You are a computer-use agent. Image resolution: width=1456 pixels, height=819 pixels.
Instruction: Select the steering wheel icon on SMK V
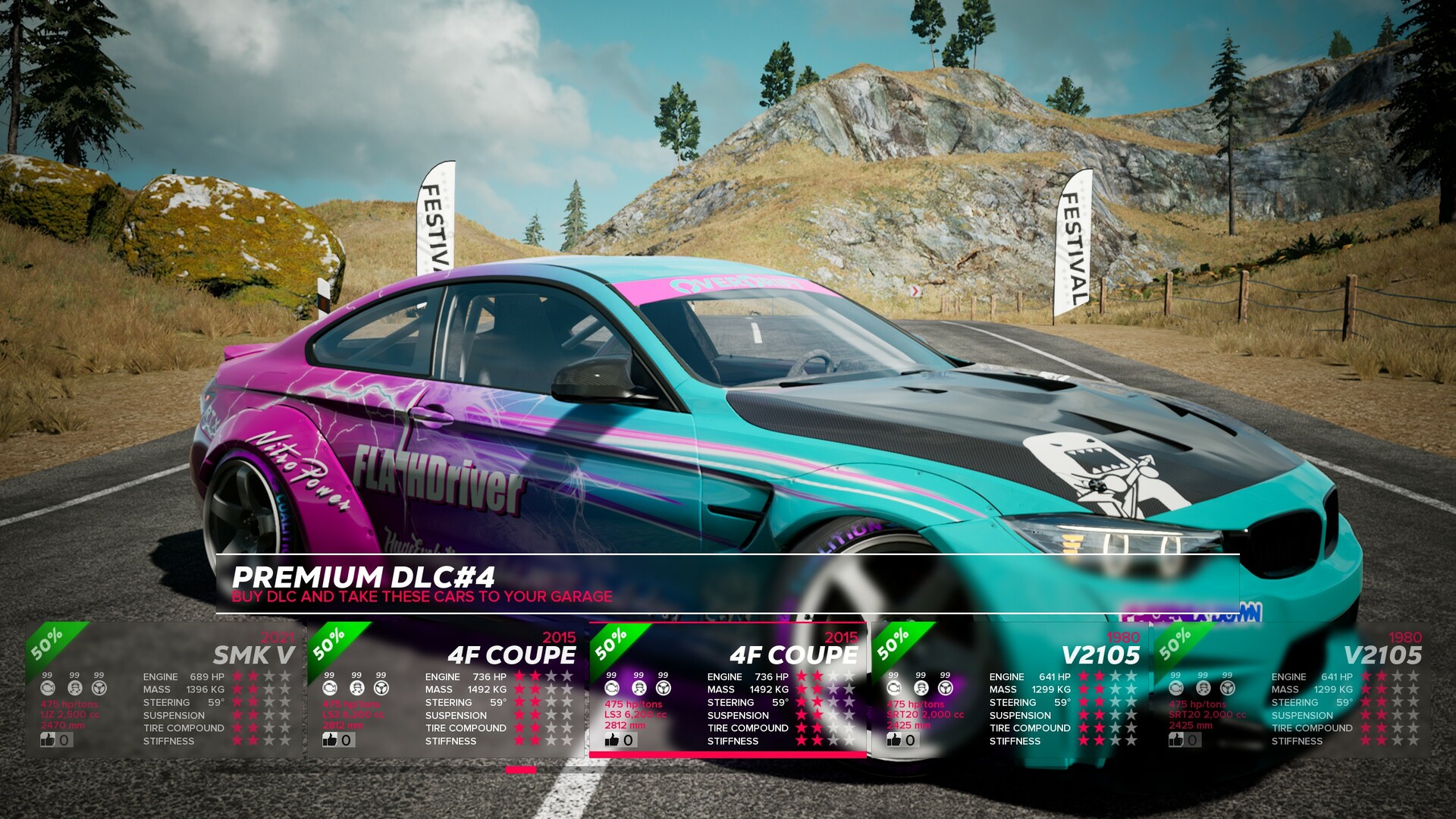click(x=98, y=688)
